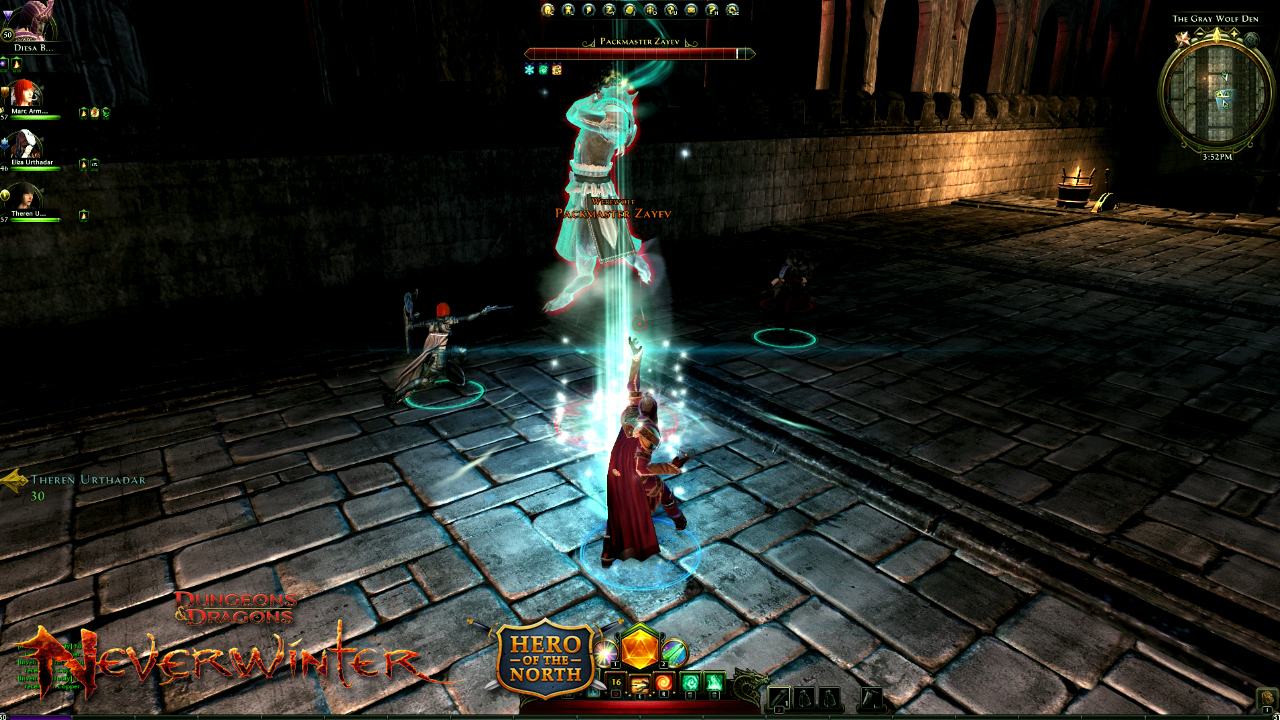Use the radiant burst power in slot 1
The height and width of the screenshot is (720, 1280).
tap(605, 652)
